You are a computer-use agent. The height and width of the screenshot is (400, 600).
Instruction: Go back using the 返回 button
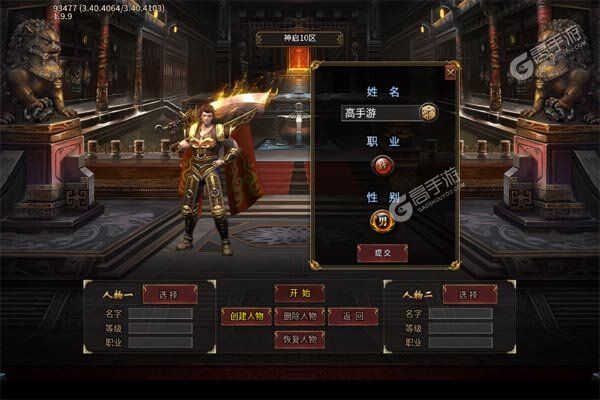pos(353,316)
